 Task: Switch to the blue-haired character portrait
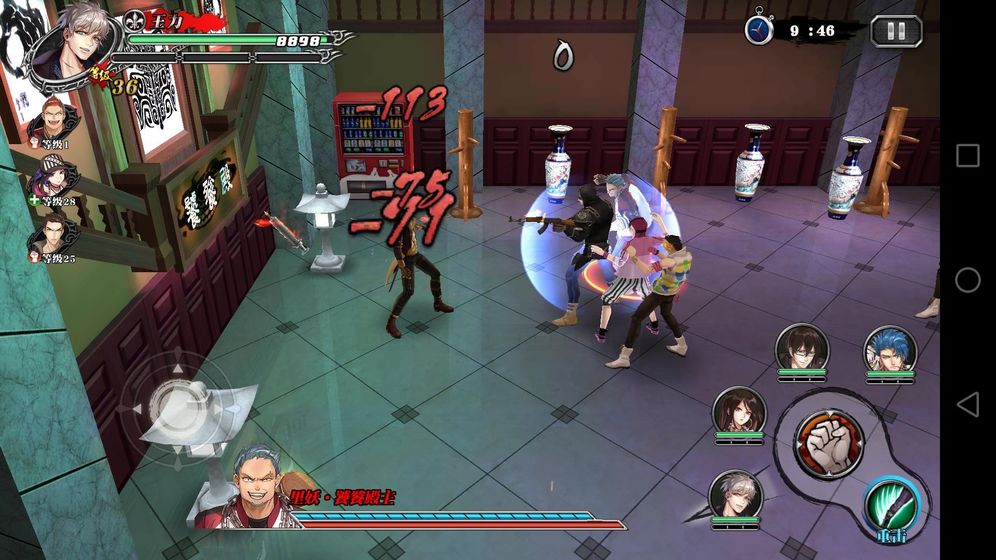pyautogui.click(x=889, y=350)
